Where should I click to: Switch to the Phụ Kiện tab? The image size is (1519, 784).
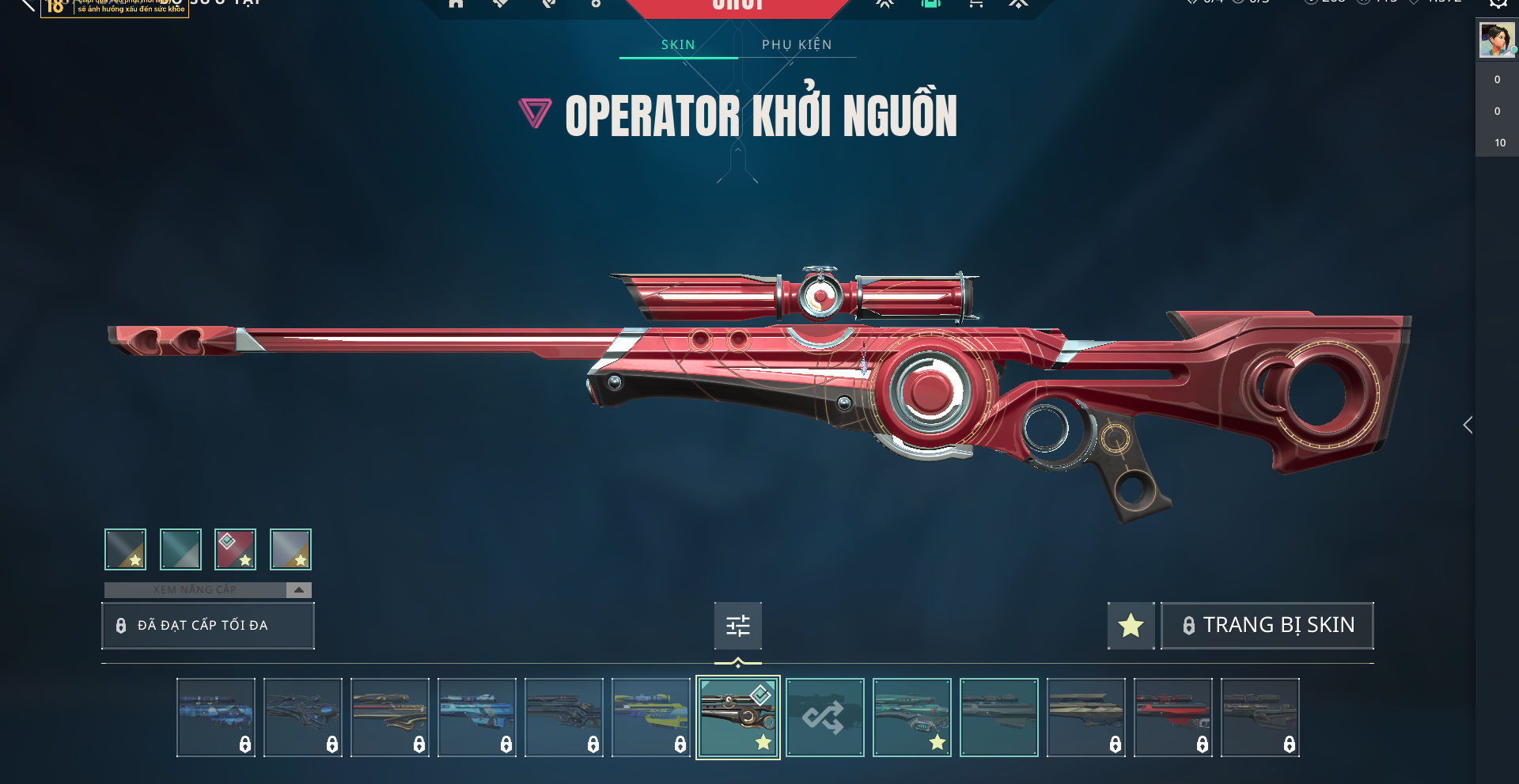[x=797, y=44]
